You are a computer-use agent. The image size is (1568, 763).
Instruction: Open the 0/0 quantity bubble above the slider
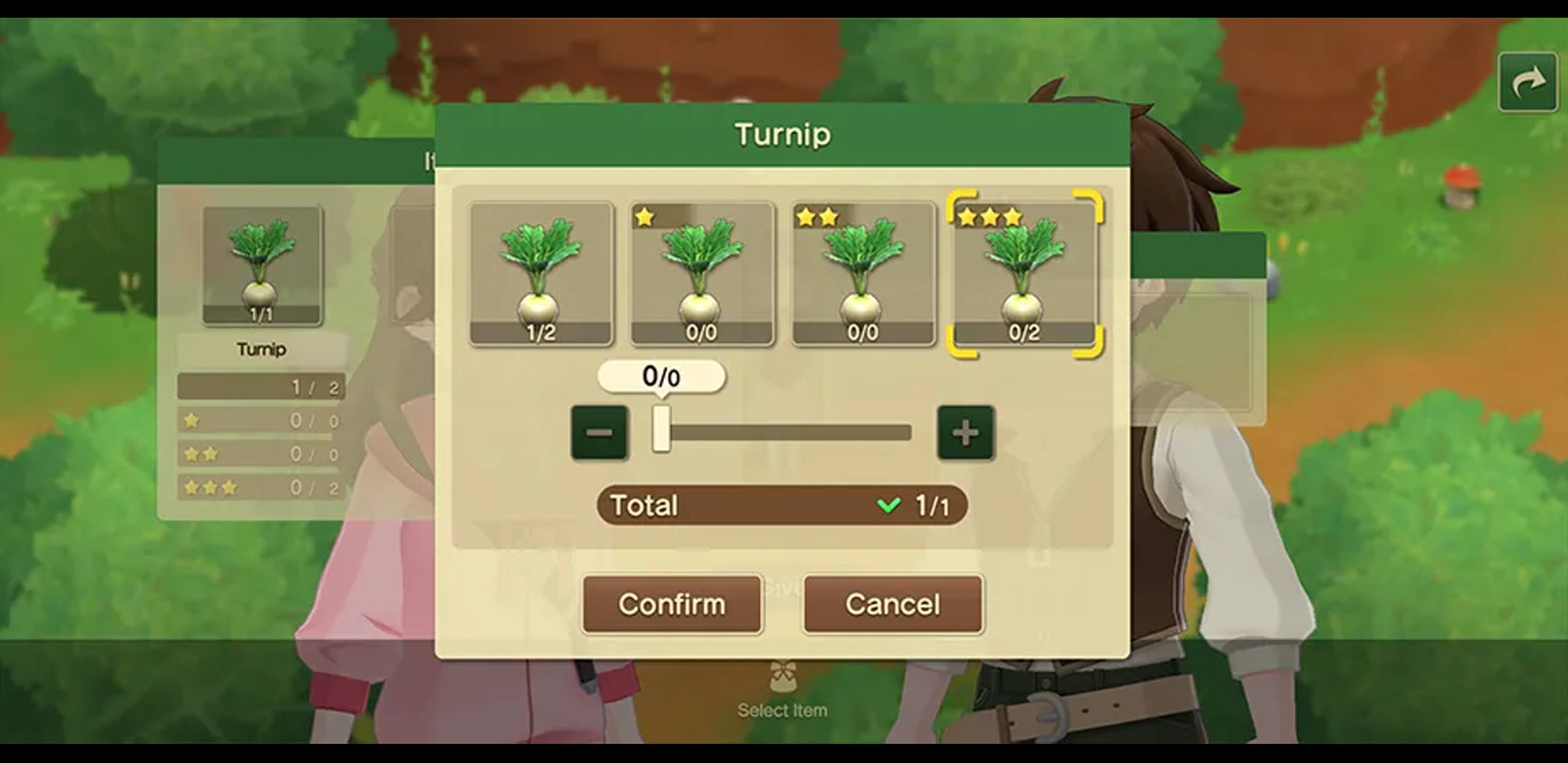[x=661, y=377]
